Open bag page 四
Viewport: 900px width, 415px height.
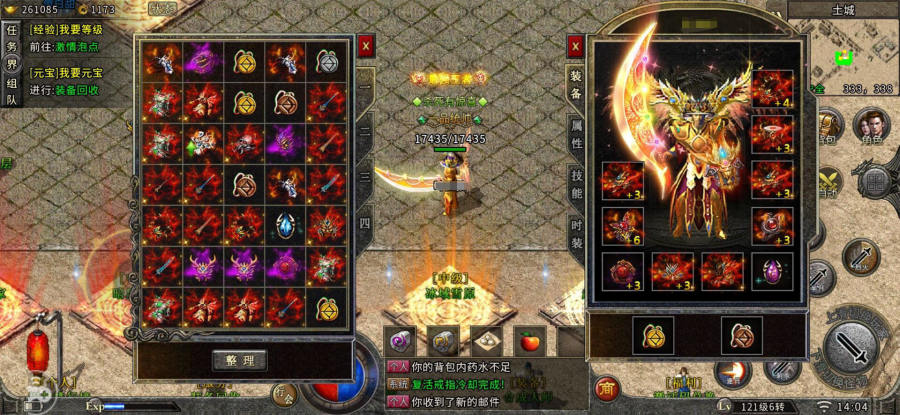365,222
